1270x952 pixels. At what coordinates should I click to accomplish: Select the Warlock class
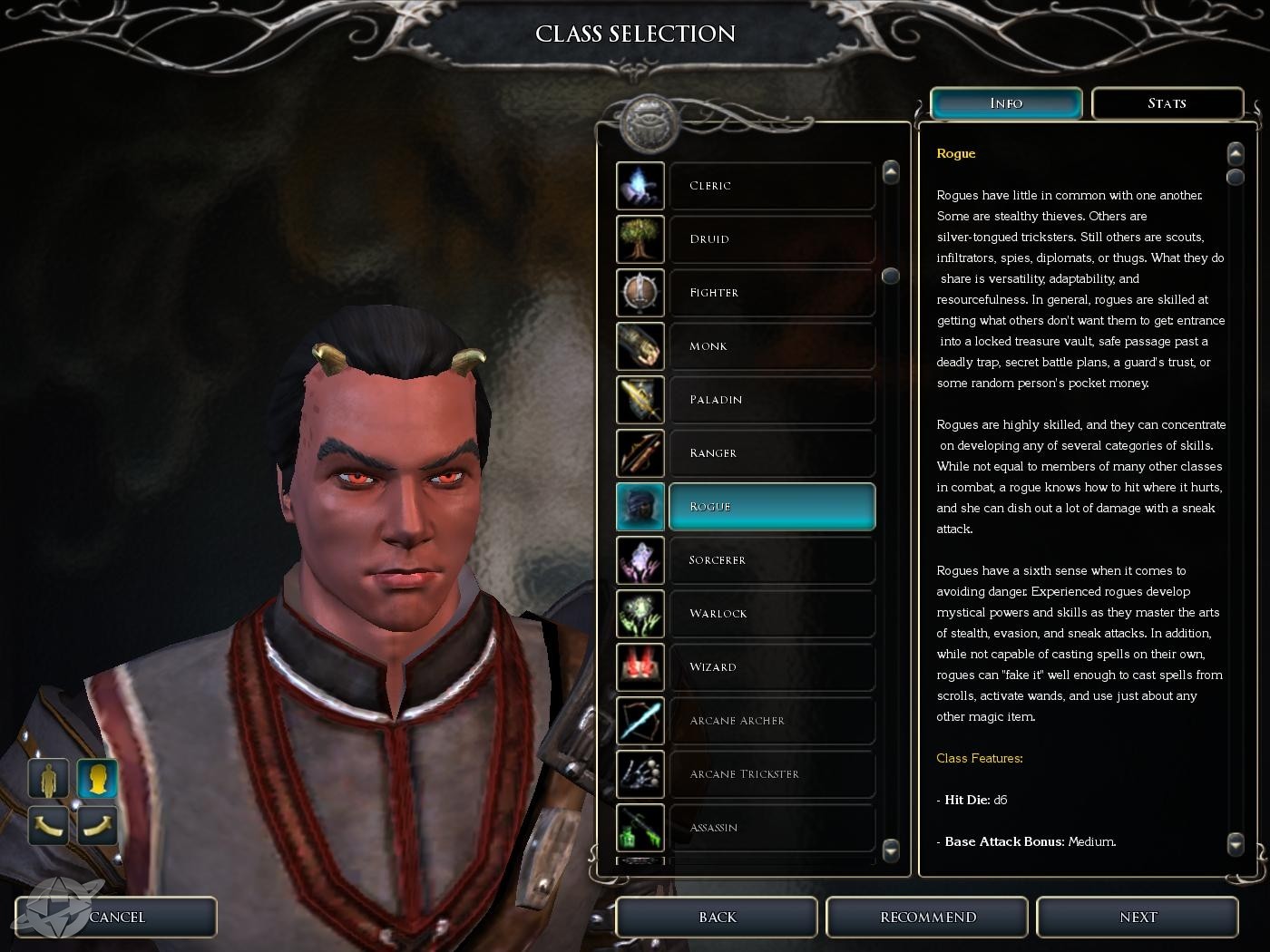point(771,614)
